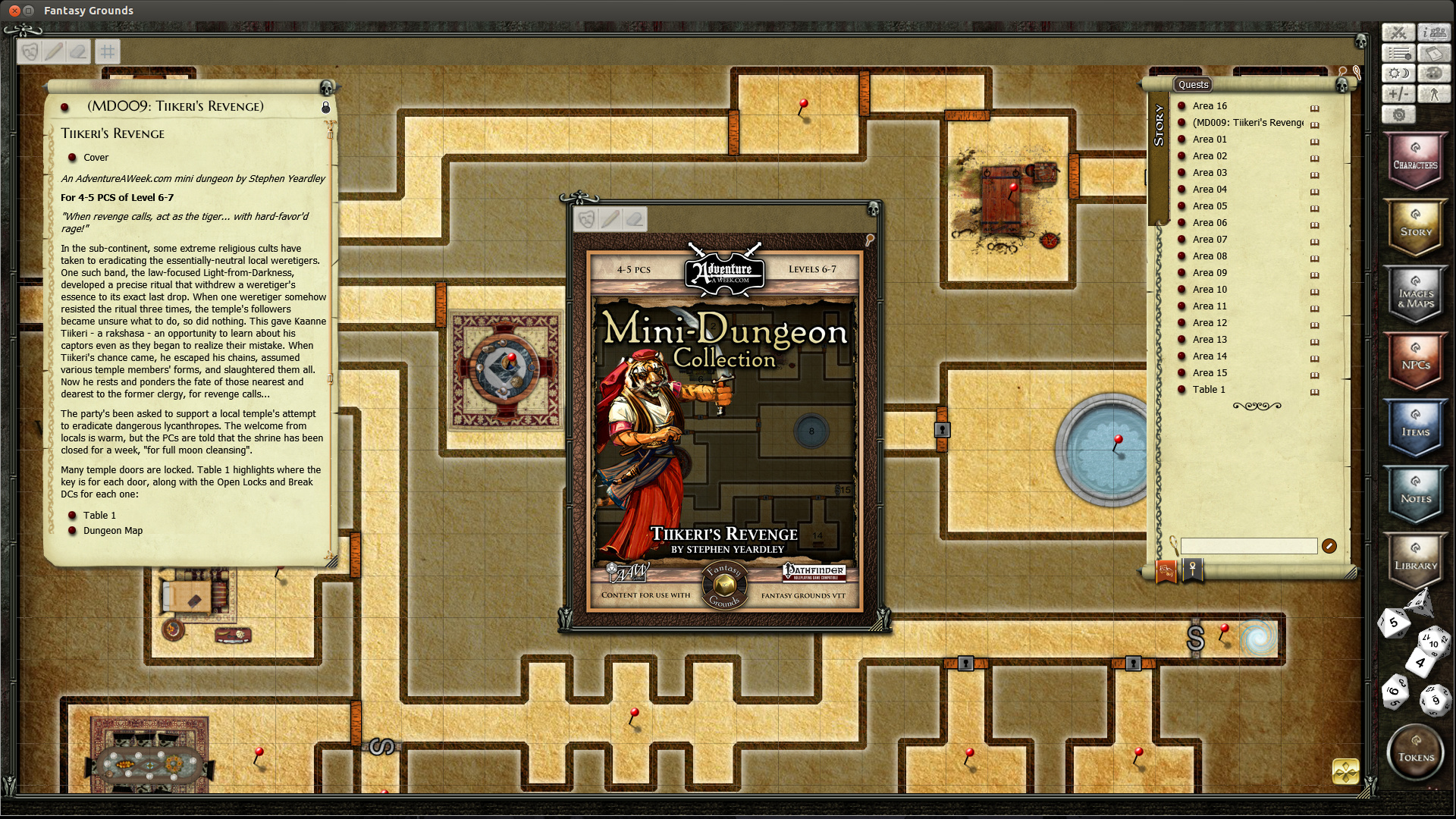Select the Quests tab
The width and height of the screenshot is (1456, 819).
pyautogui.click(x=1192, y=84)
